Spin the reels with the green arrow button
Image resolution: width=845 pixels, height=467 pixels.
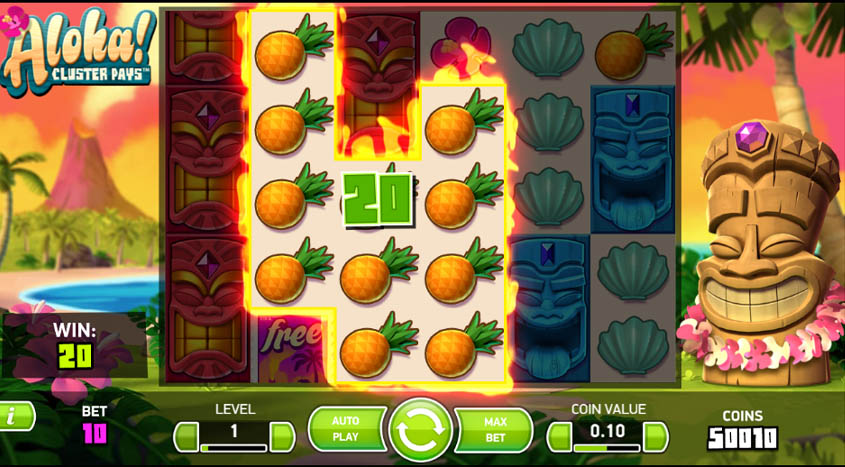pos(421,431)
